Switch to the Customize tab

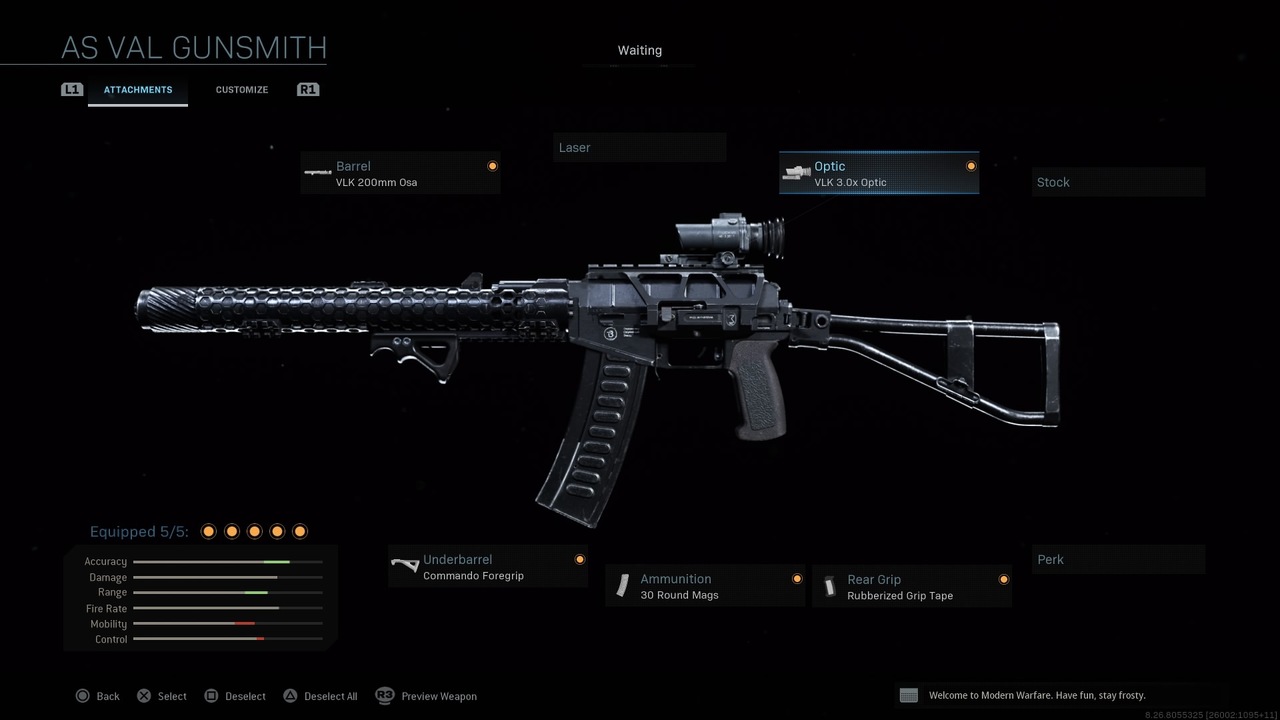pyautogui.click(x=241, y=89)
